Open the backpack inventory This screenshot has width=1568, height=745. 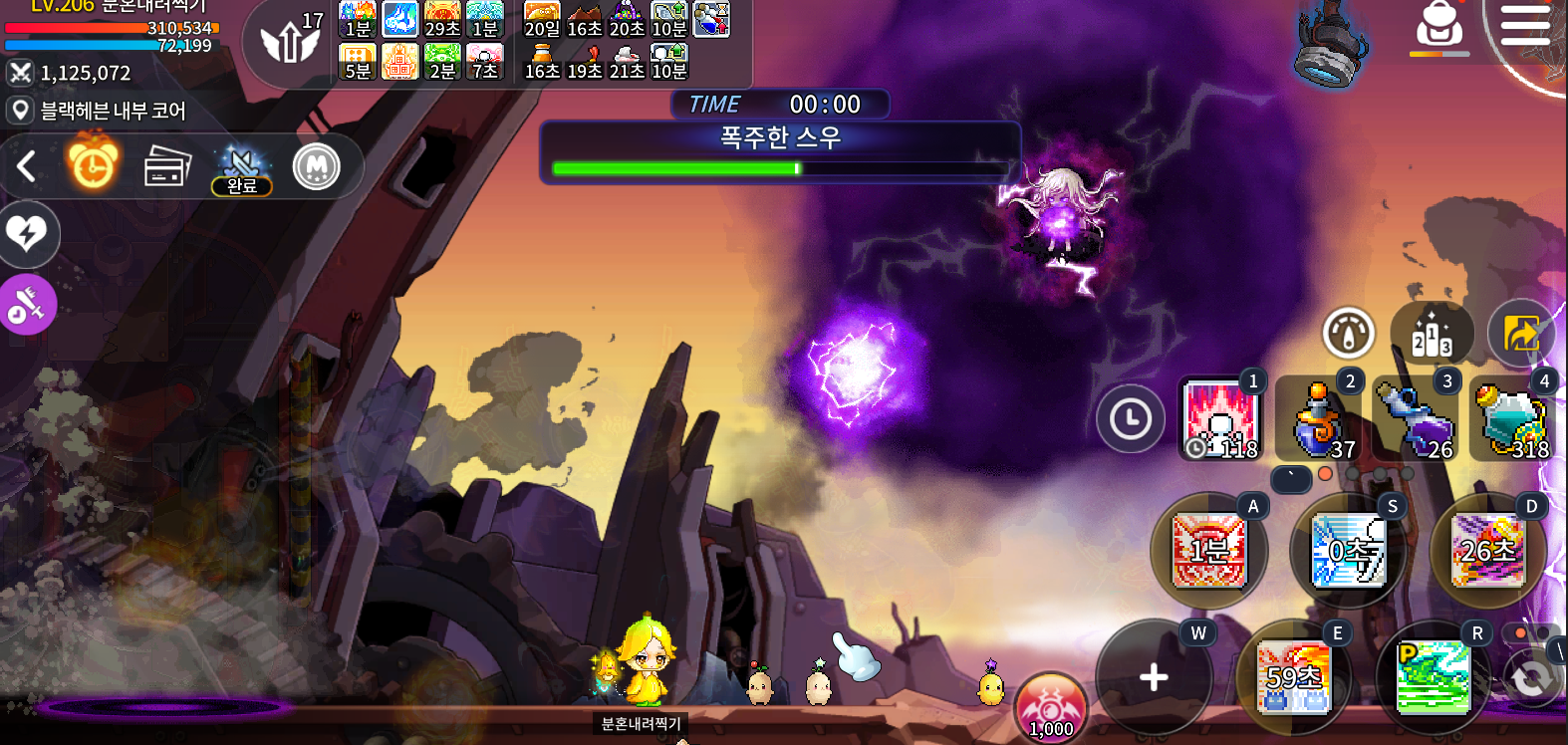1439,27
